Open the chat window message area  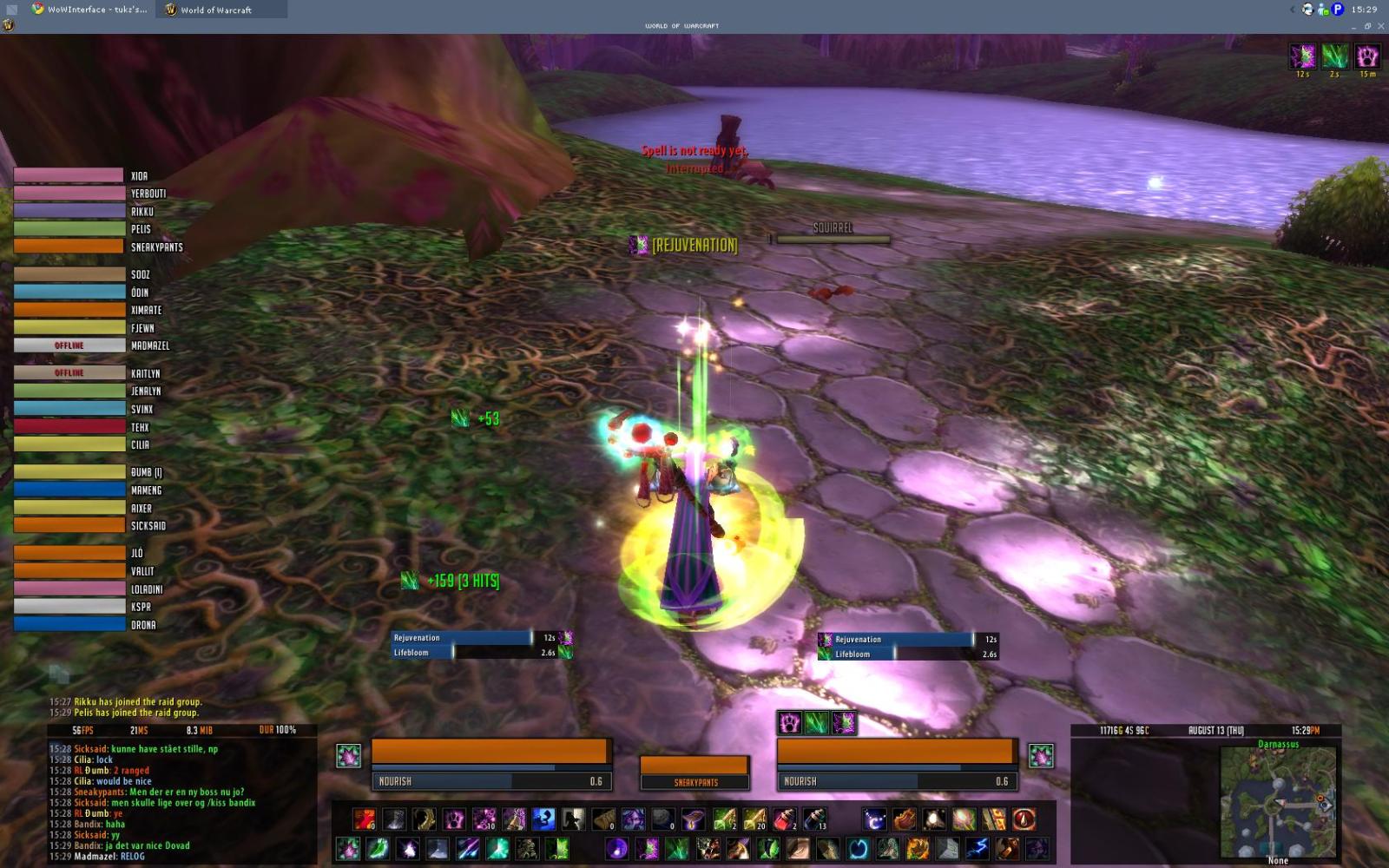pyautogui.click(x=174, y=797)
